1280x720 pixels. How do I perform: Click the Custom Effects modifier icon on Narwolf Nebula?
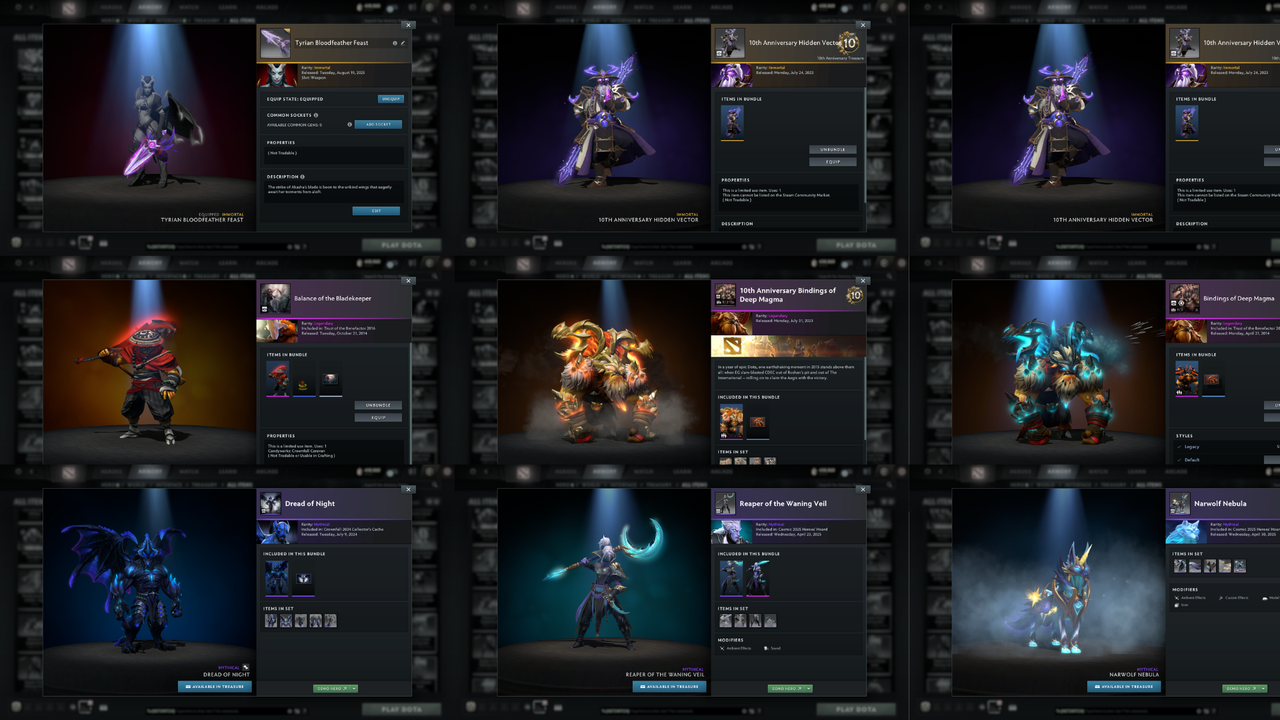(x=1221, y=598)
